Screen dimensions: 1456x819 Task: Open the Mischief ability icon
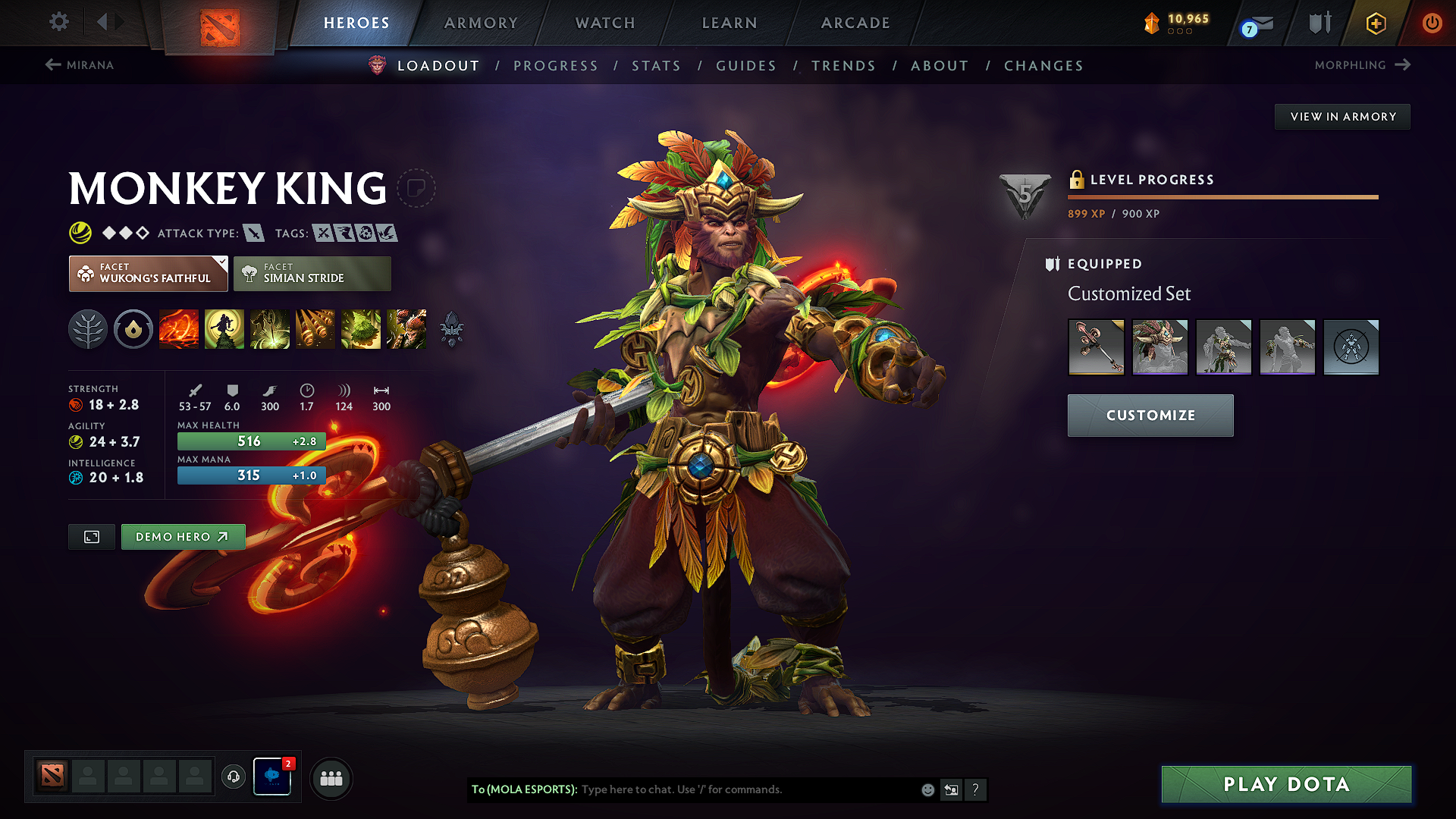tap(360, 329)
